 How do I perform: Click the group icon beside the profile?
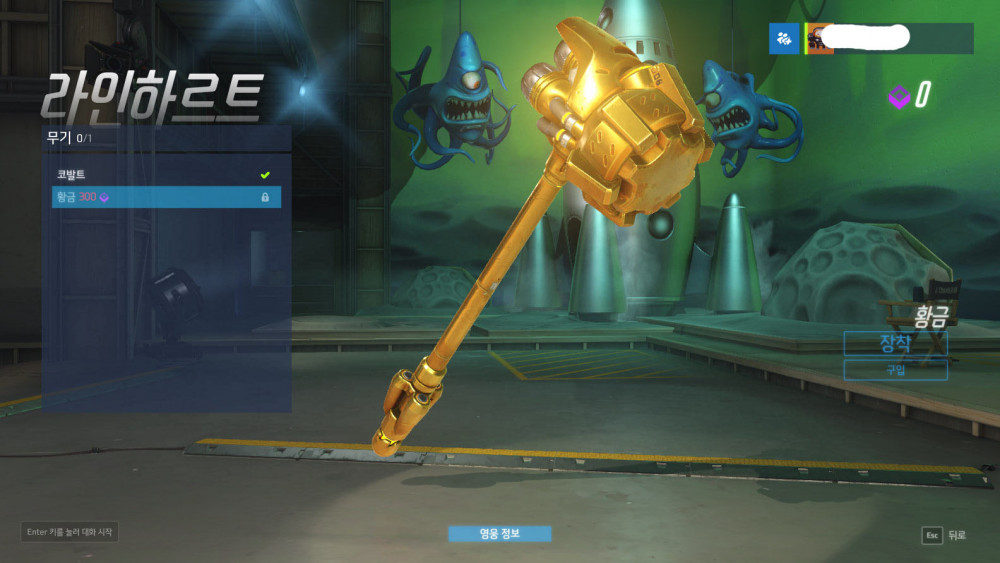[784, 38]
